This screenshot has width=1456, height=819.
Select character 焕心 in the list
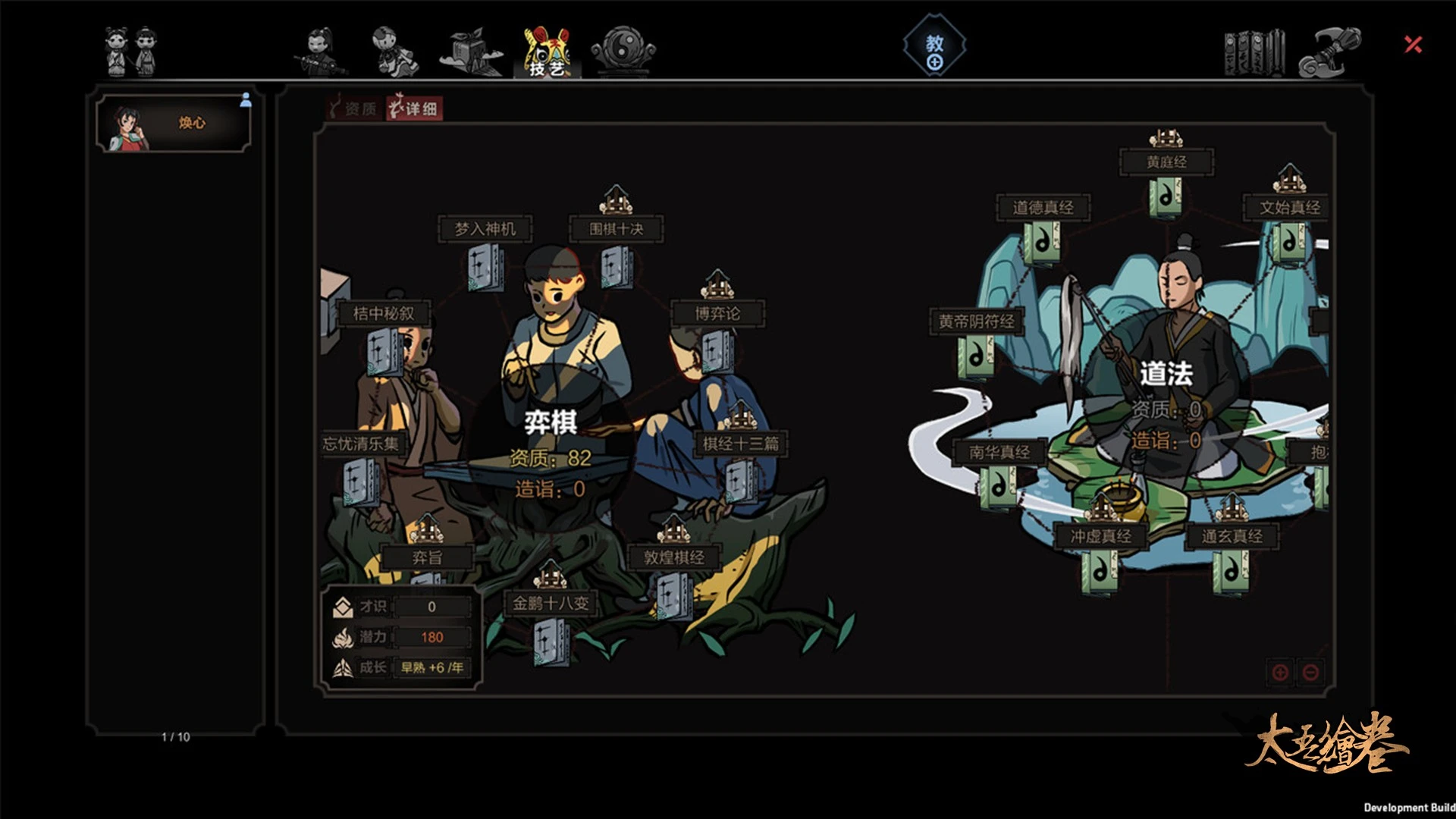click(173, 124)
